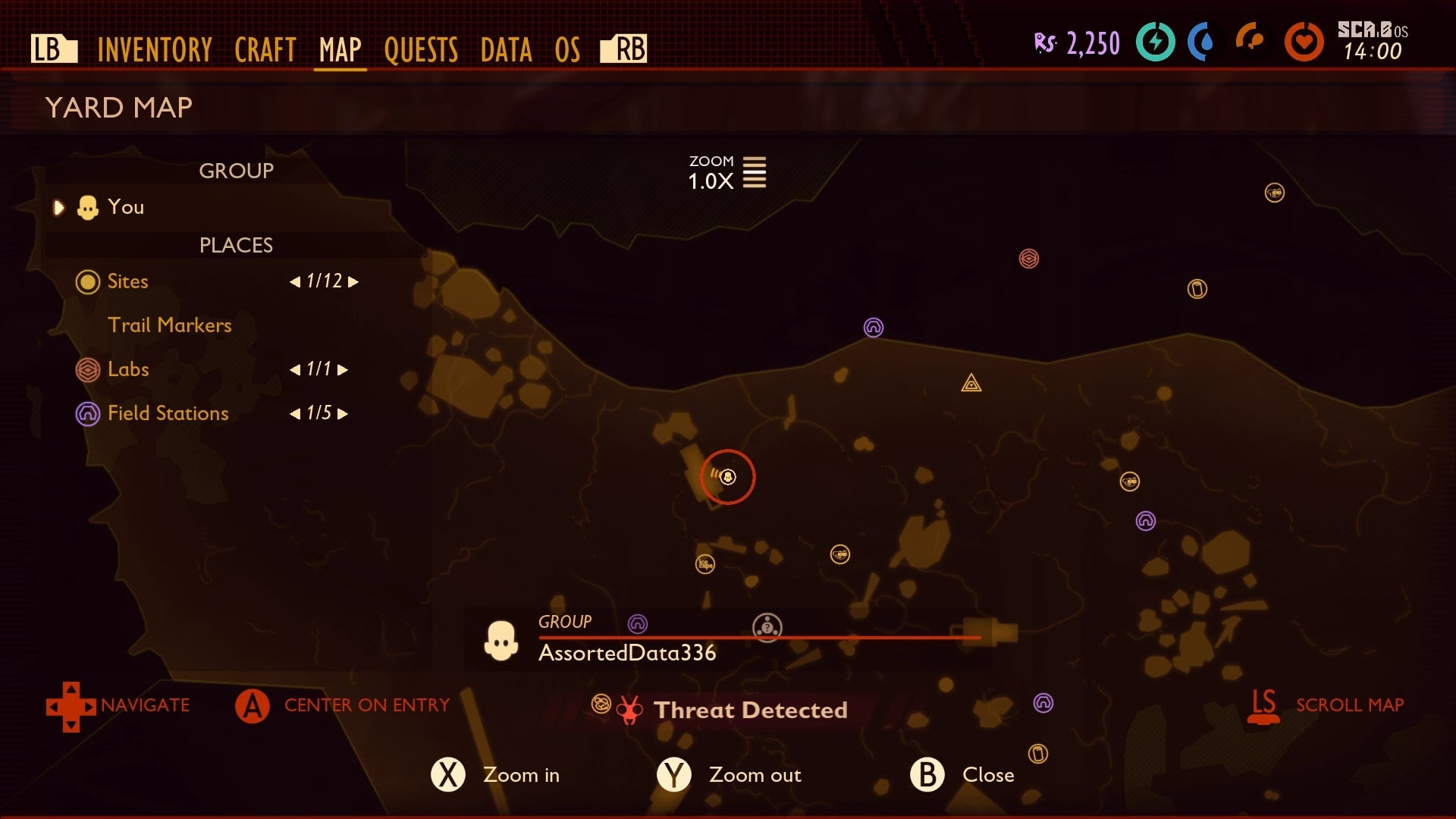
Task: Select the You entry in the Group list
Action: pyautogui.click(x=126, y=206)
